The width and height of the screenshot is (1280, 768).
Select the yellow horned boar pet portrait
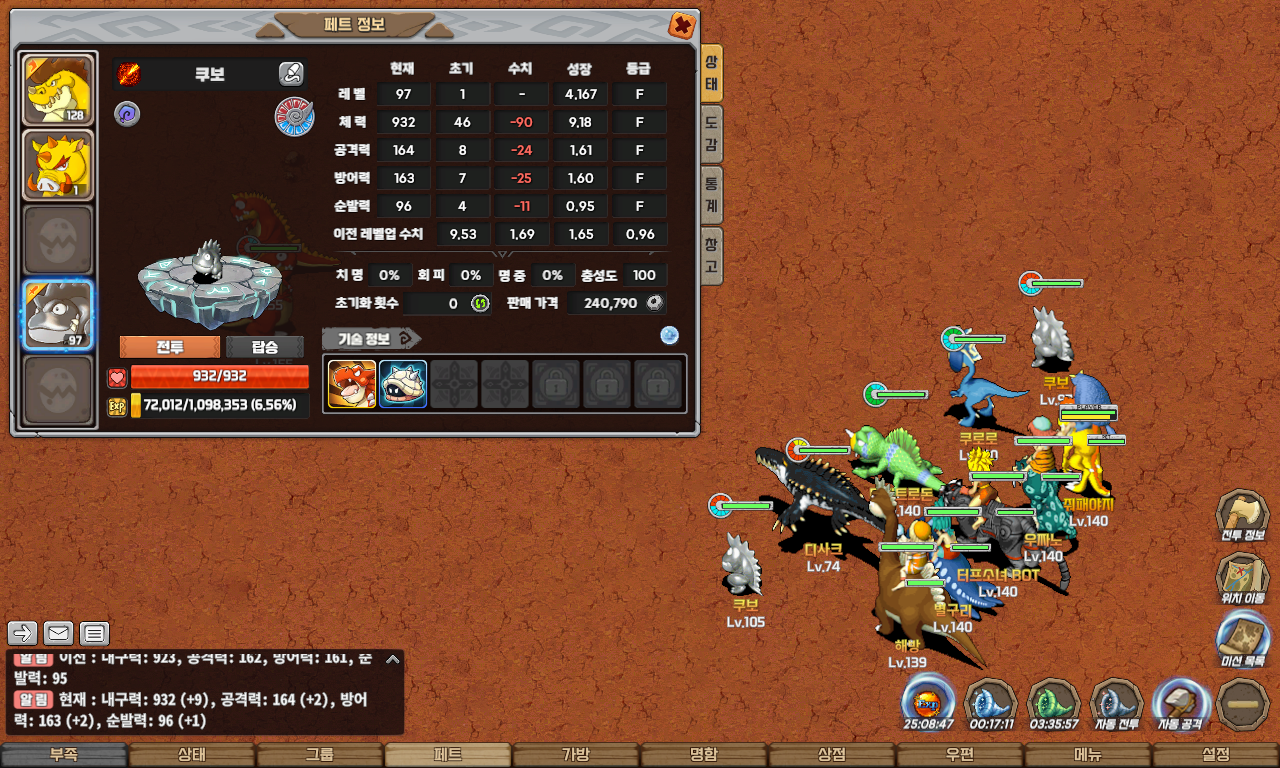pyautogui.click(x=58, y=165)
